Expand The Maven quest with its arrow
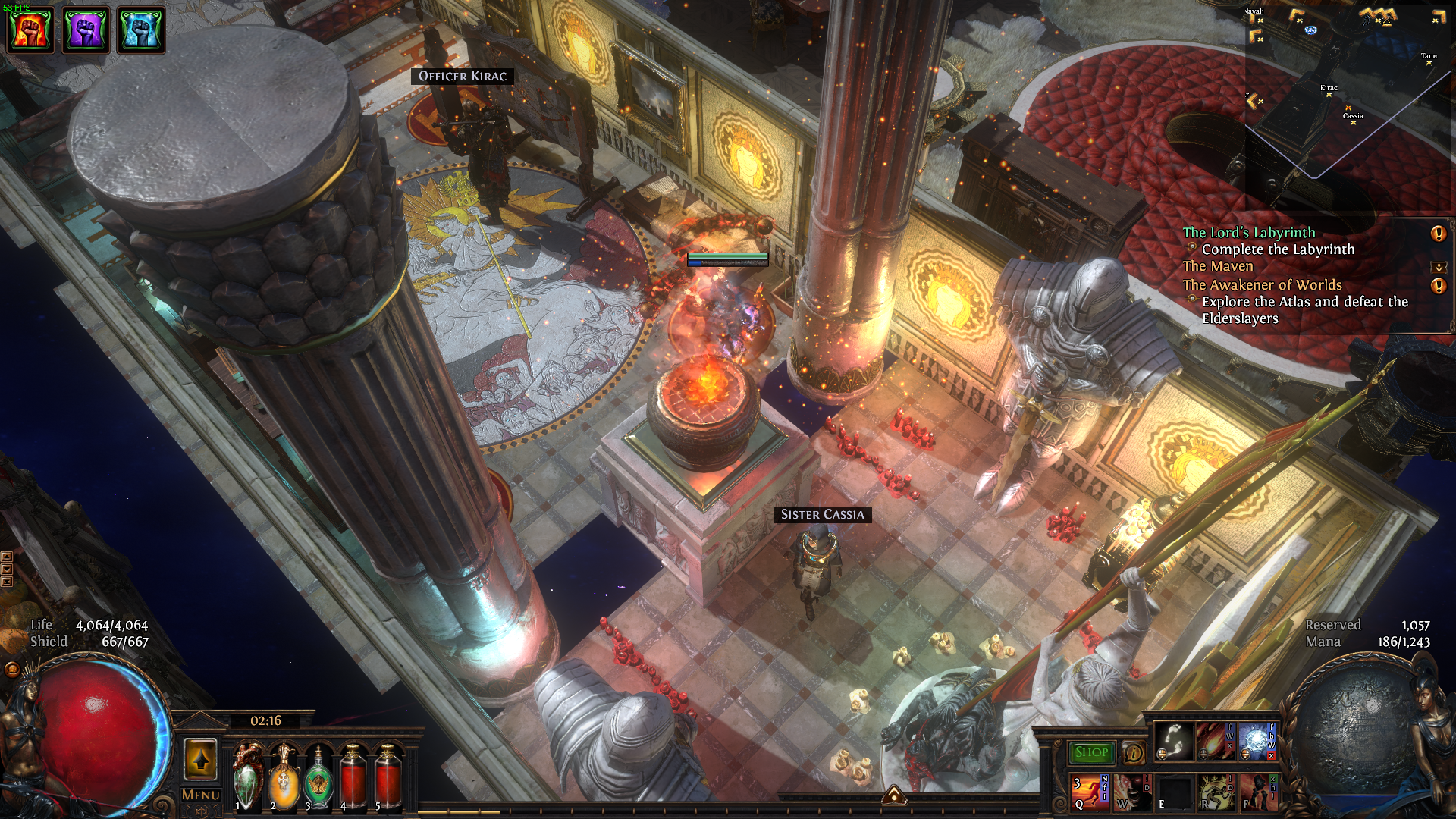1456x819 pixels. coord(1439,267)
